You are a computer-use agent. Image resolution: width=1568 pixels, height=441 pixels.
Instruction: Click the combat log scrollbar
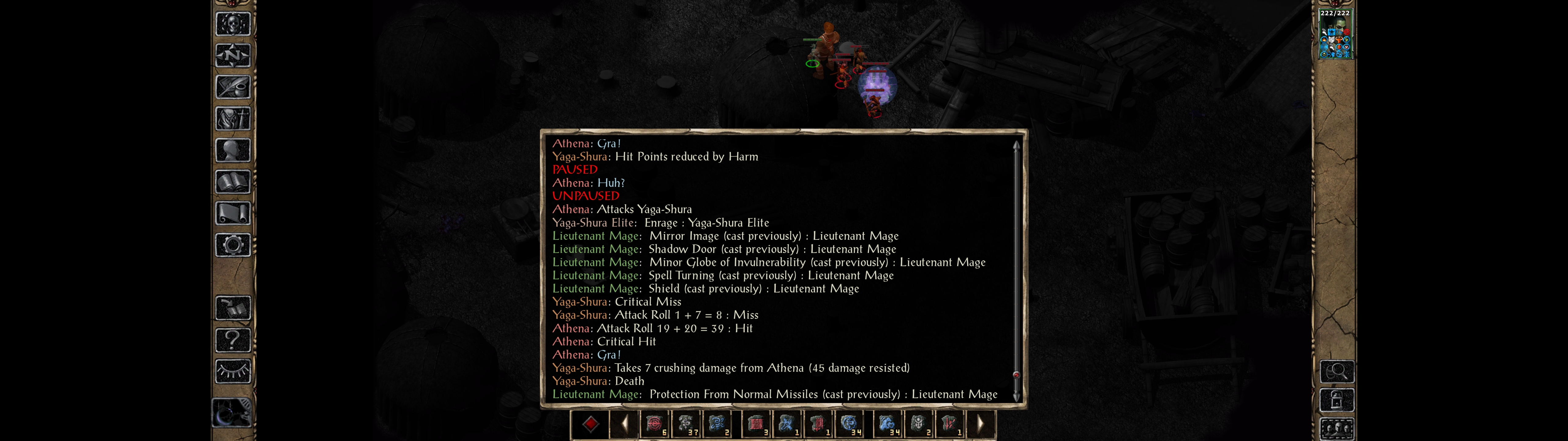(x=1016, y=268)
